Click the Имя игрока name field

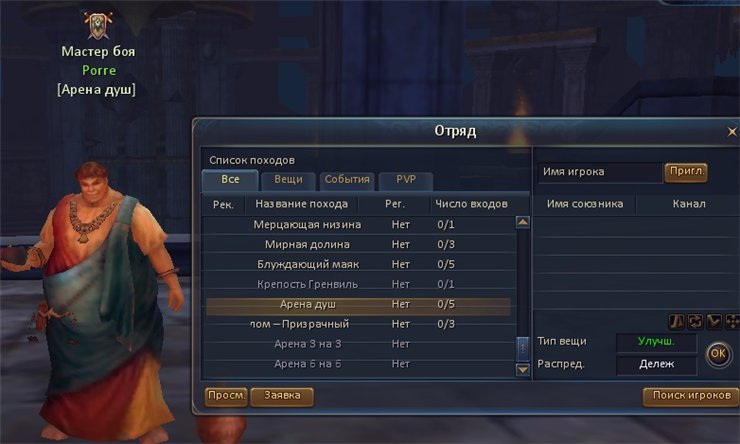click(598, 172)
